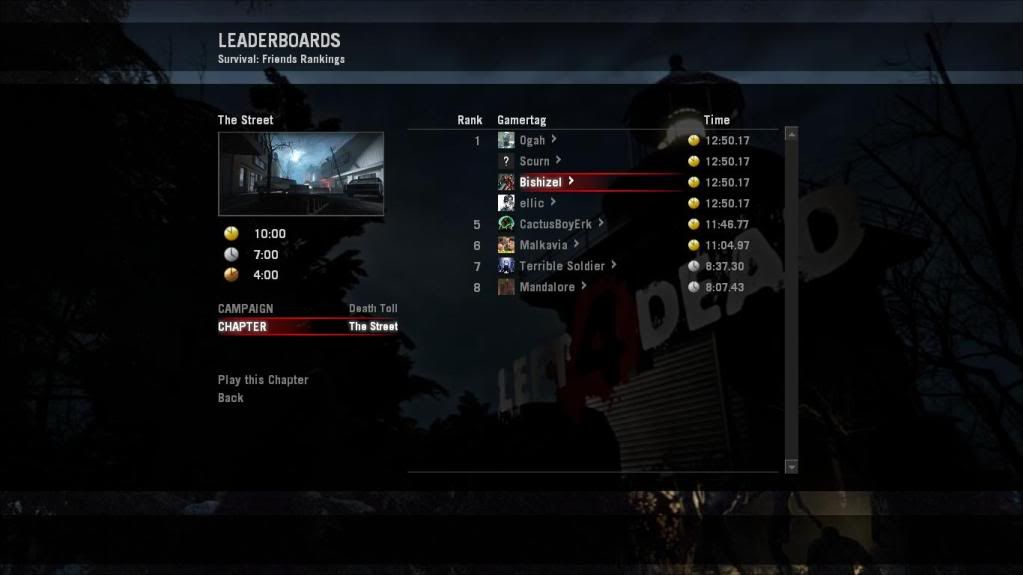Open Terrible Soldier's leaderboard entry
Image resolution: width=1023 pixels, height=575 pixels.
coord(561,266)
